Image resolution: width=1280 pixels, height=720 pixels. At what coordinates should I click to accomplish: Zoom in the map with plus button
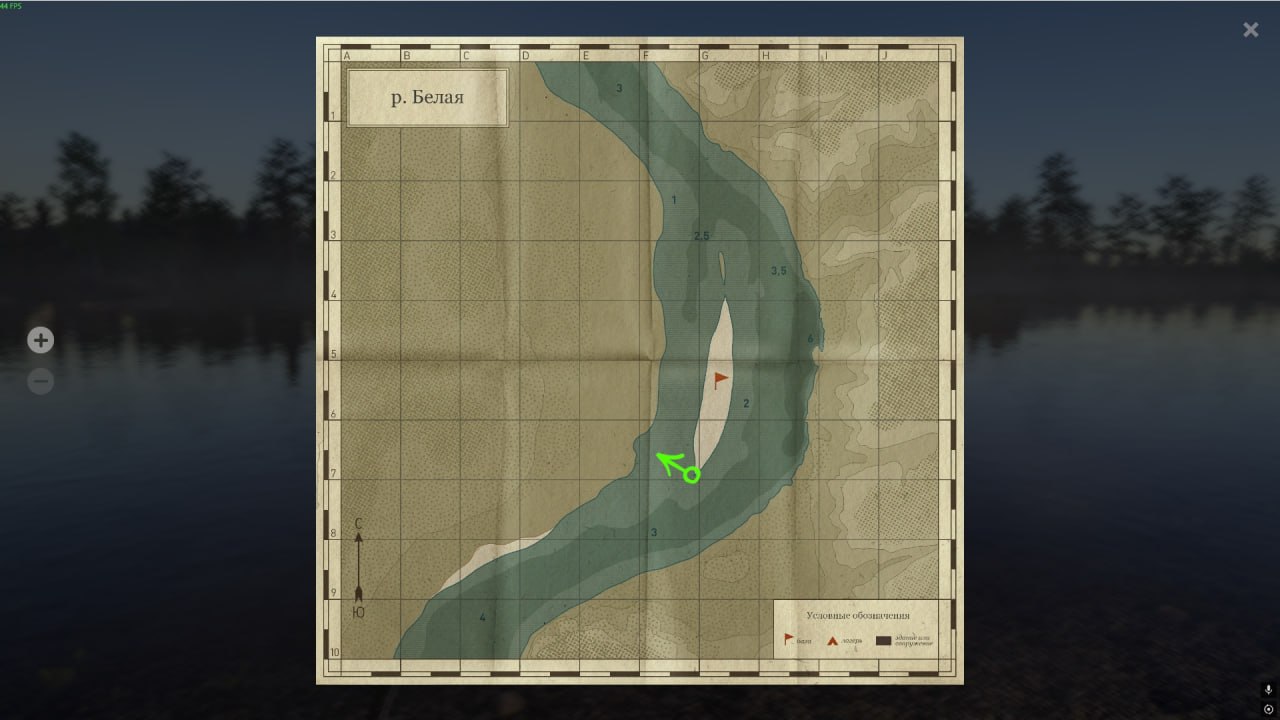pyautogui.click(x=40, y=341)
